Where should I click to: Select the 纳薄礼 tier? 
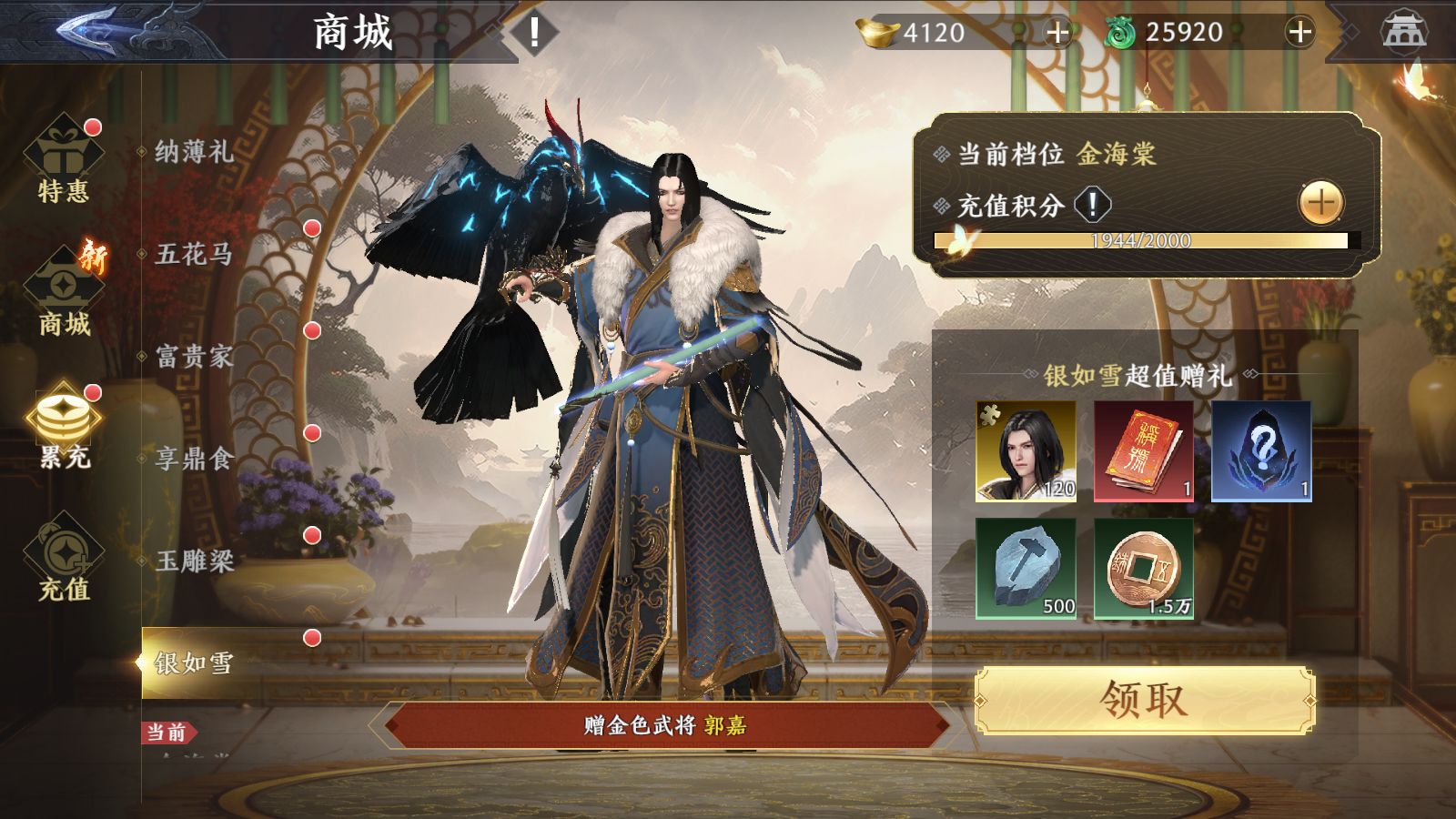[194, 151]
